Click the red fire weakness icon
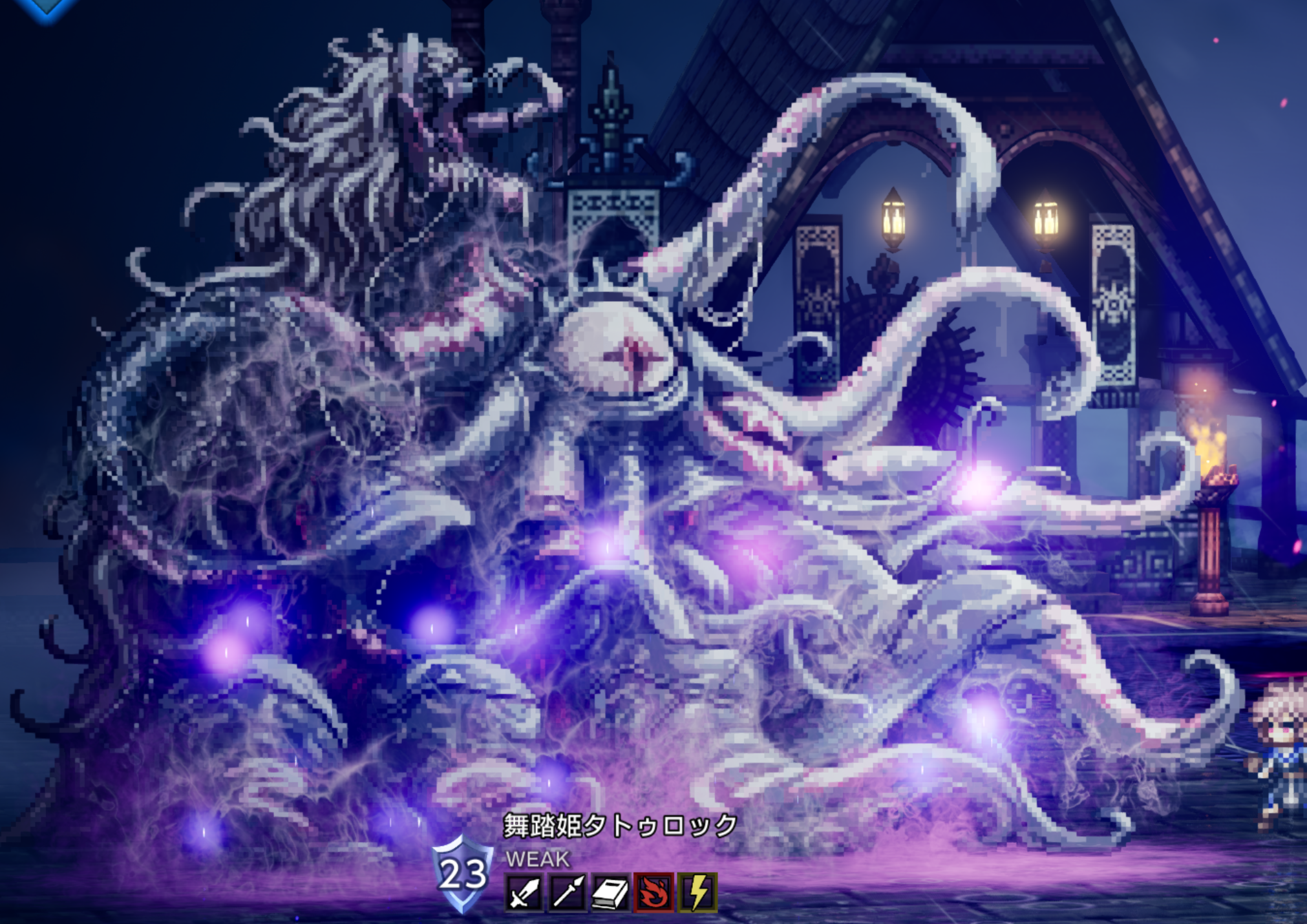 click(x=653, y=892)
